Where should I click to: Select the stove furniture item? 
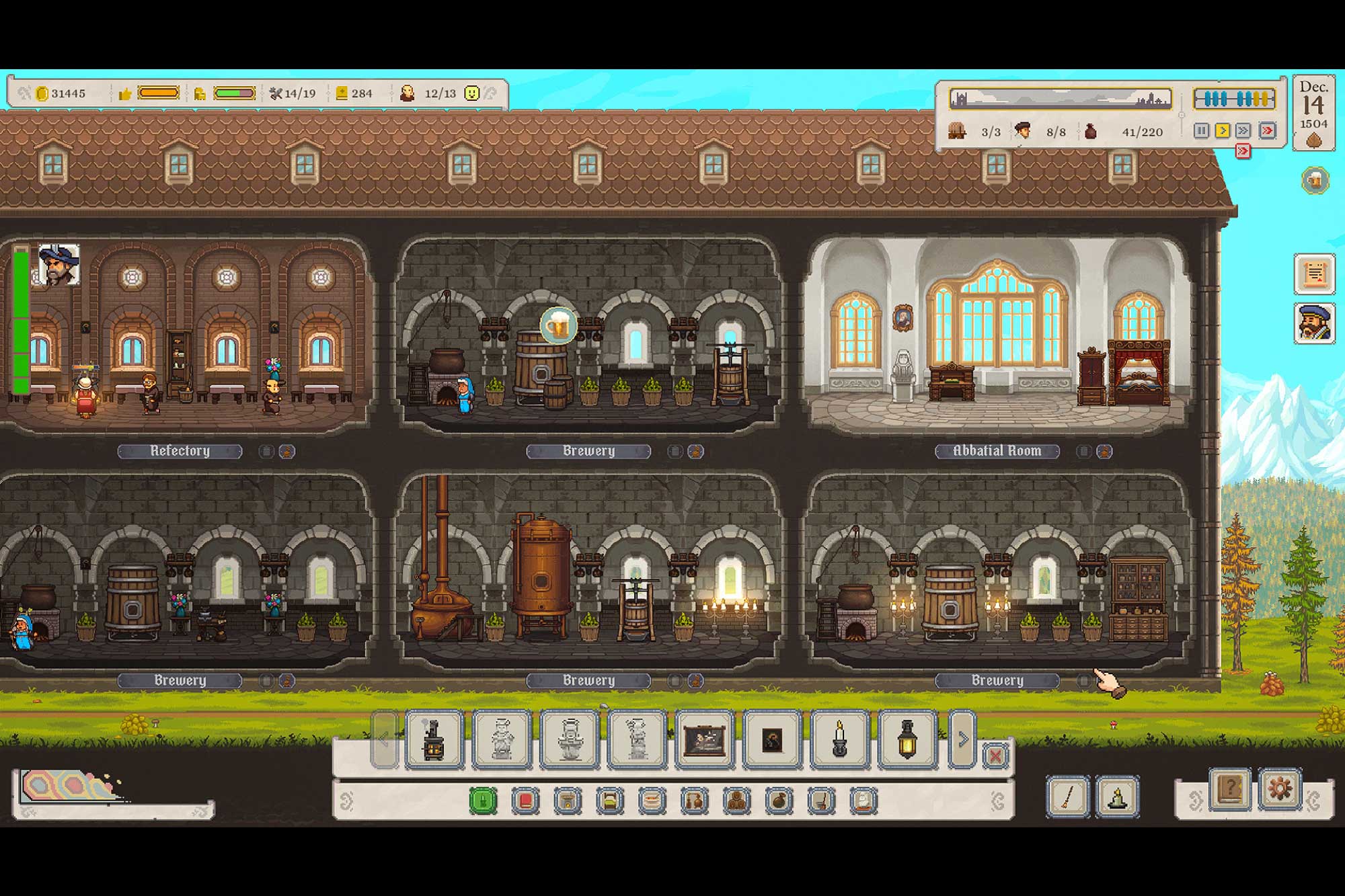pos(434,739)
